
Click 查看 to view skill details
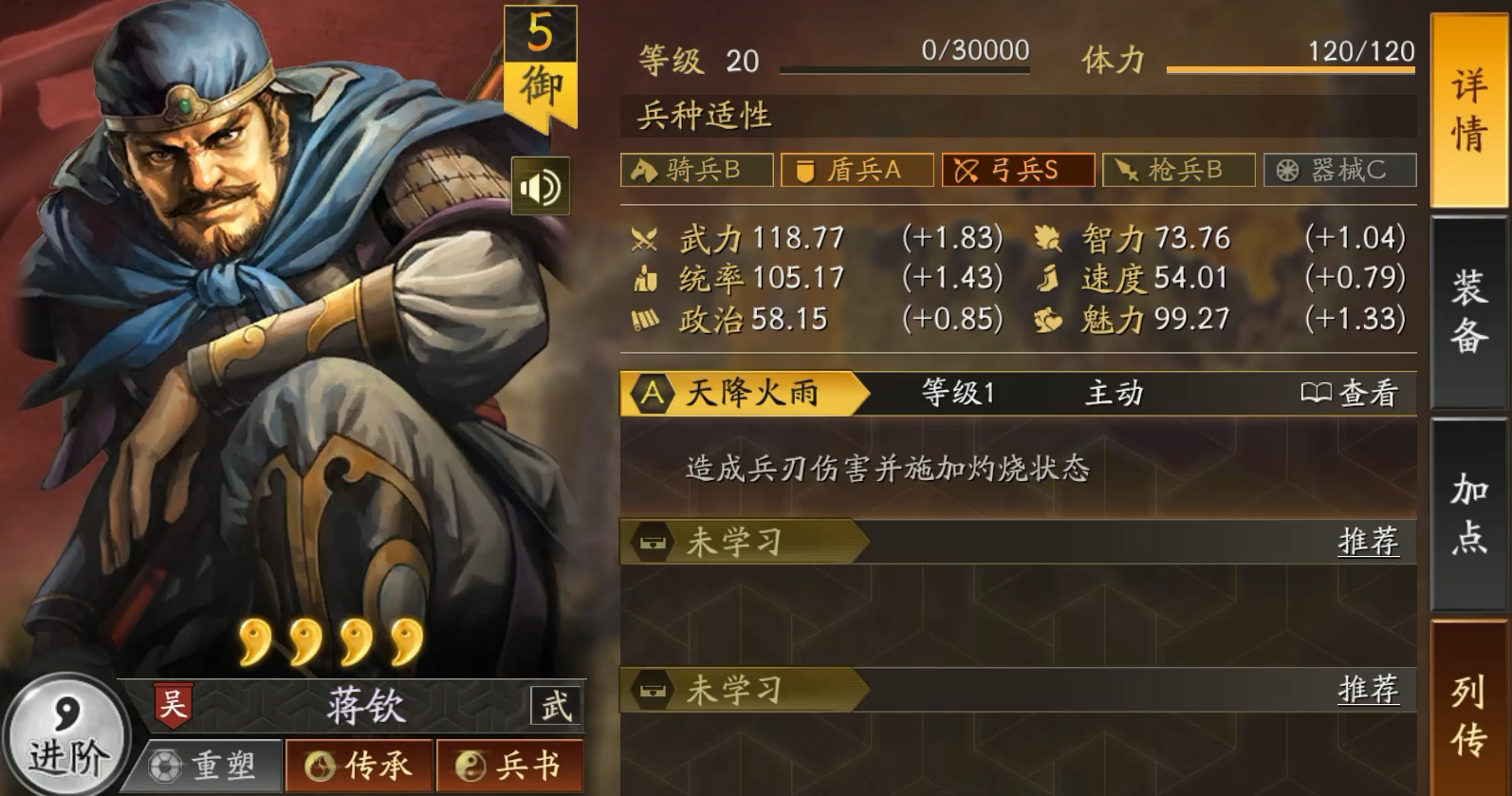pos(1356,393)
